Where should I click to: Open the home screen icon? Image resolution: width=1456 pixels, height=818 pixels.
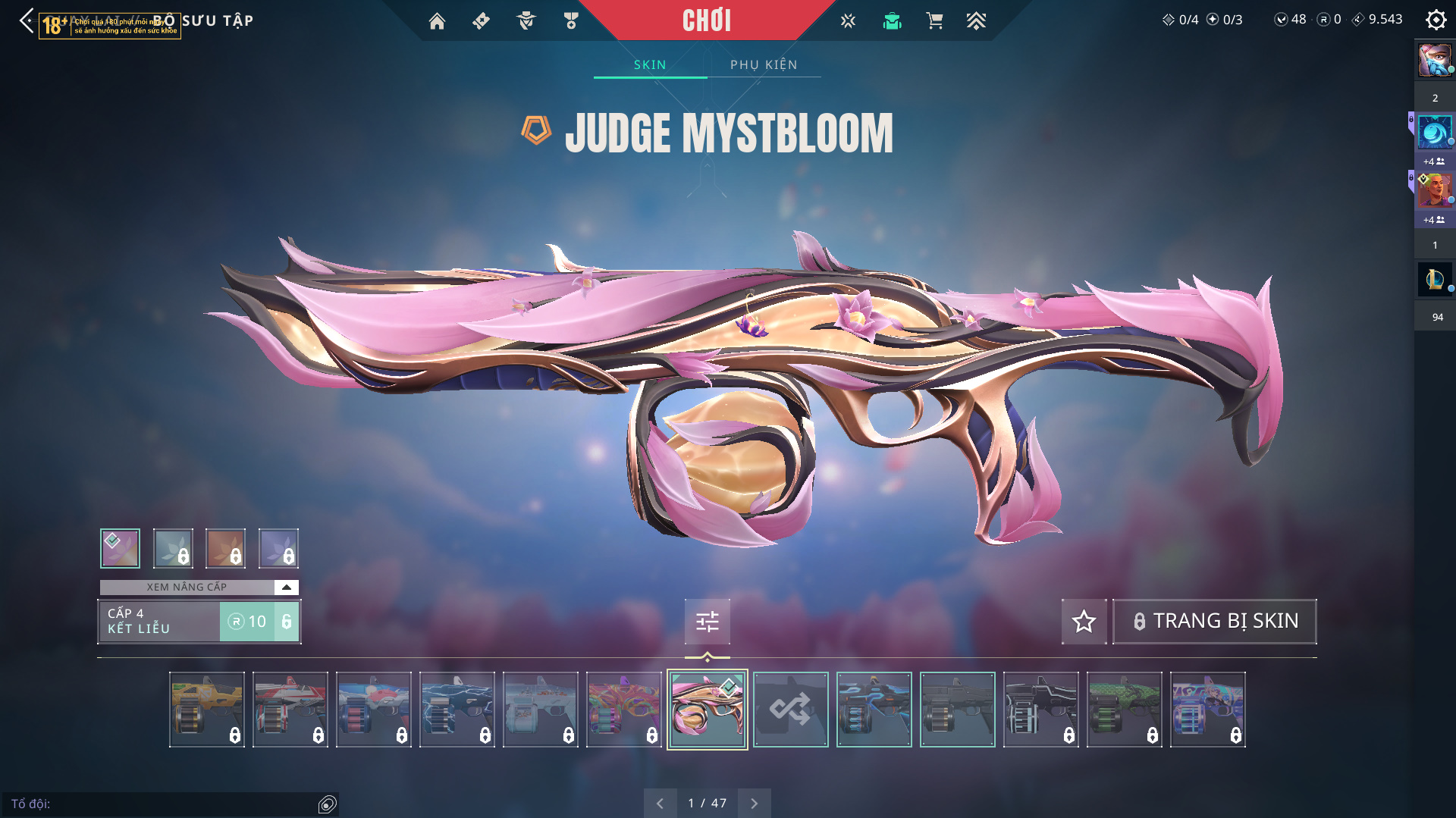(x=437, y=21)
